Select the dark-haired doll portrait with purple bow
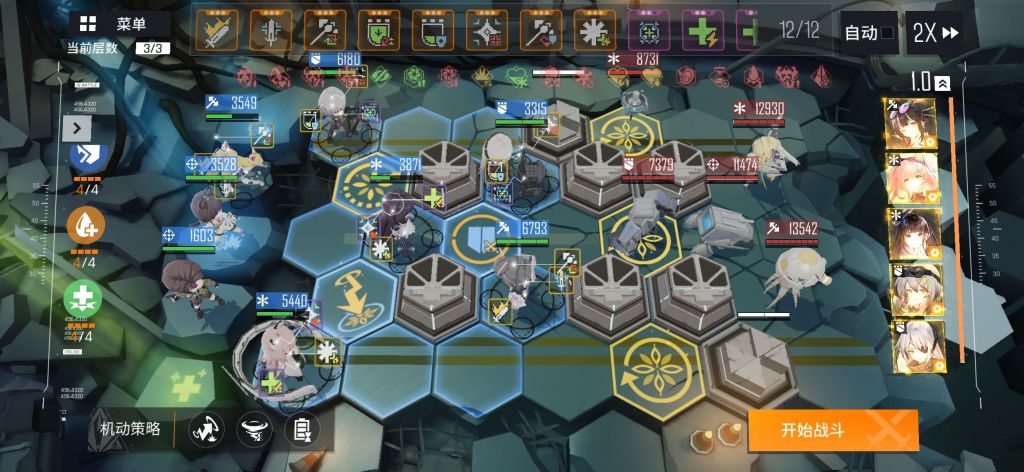This screenshot has width=1024, height=472. (910, 124)
